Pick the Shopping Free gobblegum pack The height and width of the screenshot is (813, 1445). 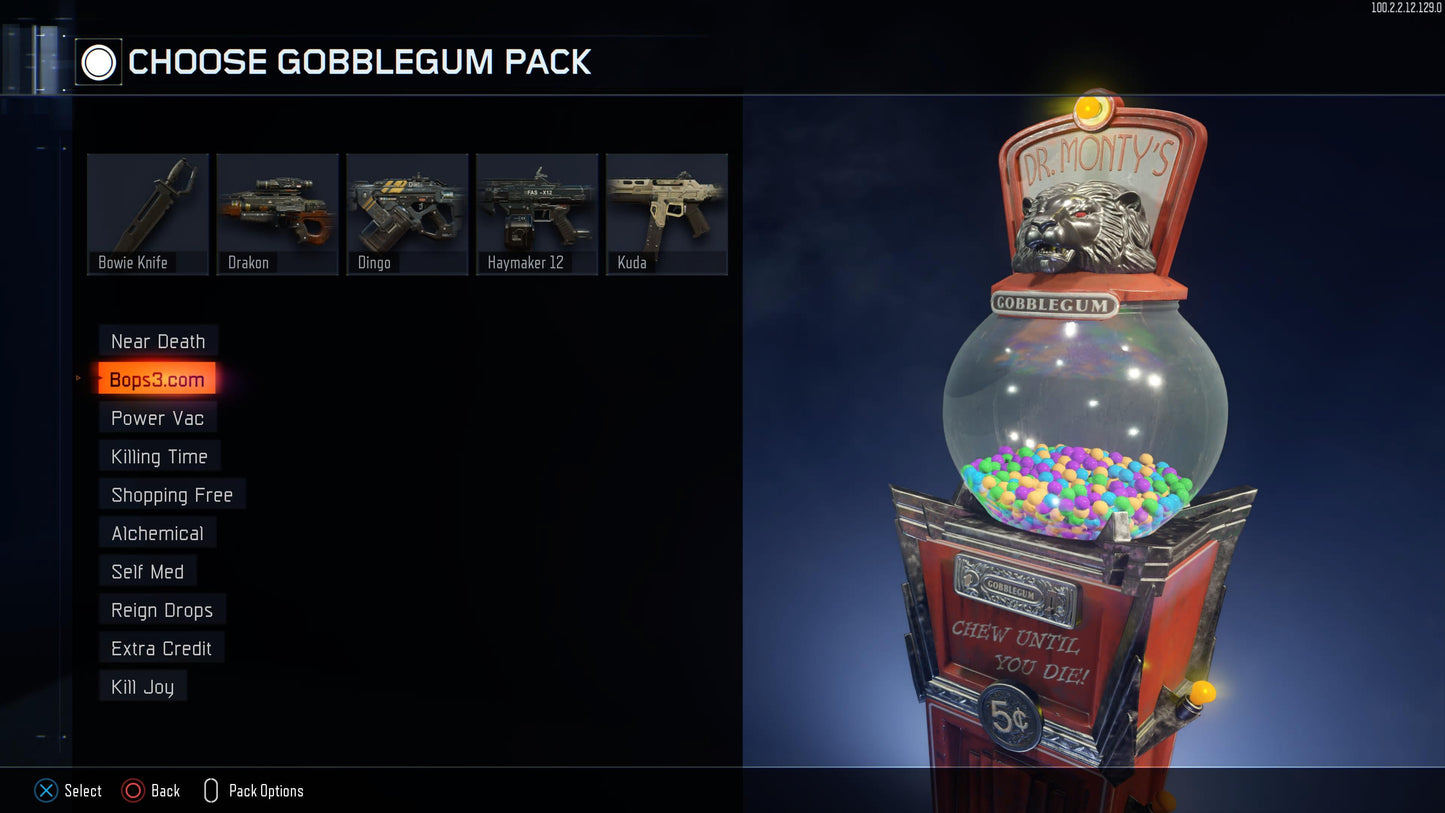(171, 494)
